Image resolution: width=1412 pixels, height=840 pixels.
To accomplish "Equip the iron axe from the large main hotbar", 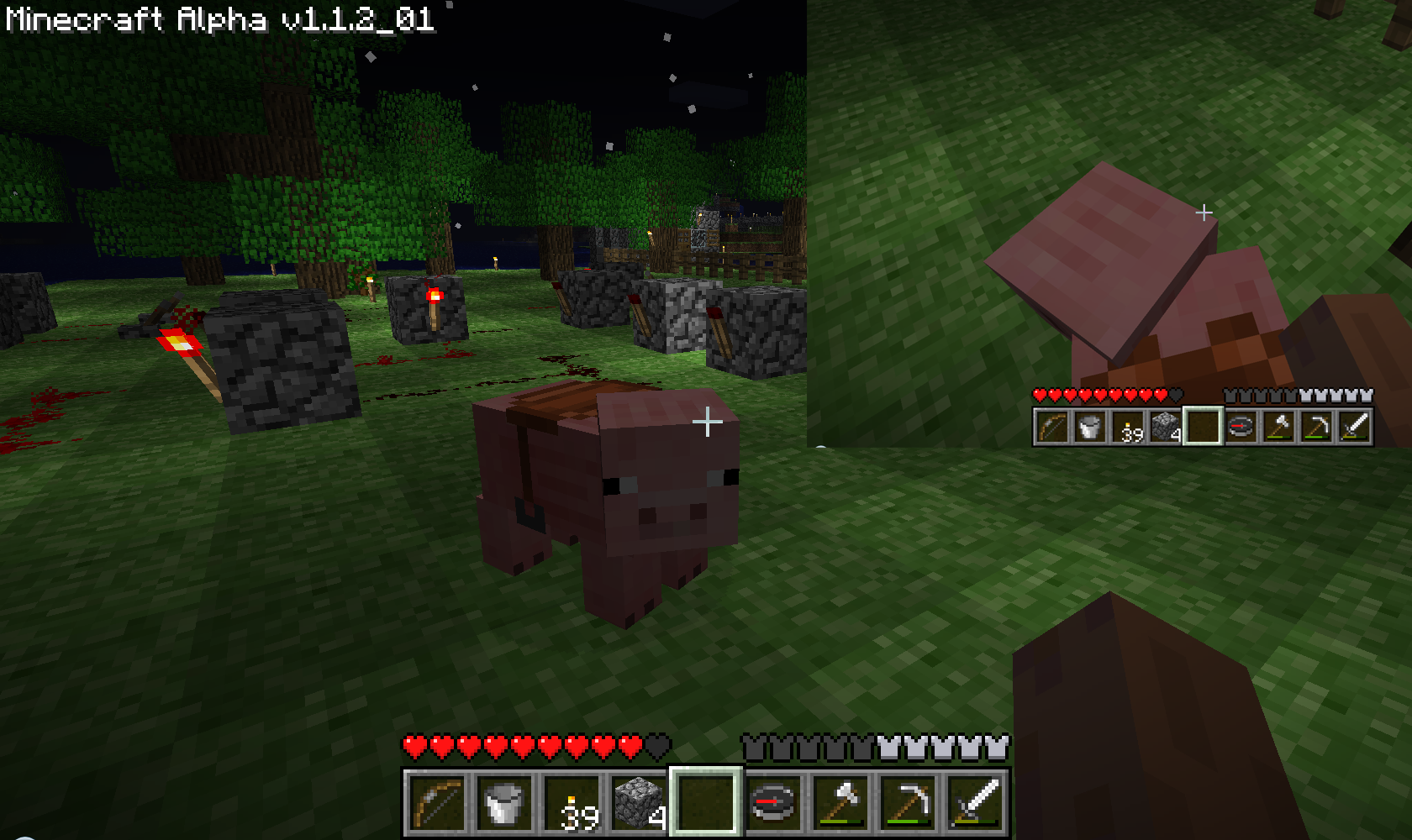I will coord(840,802).
